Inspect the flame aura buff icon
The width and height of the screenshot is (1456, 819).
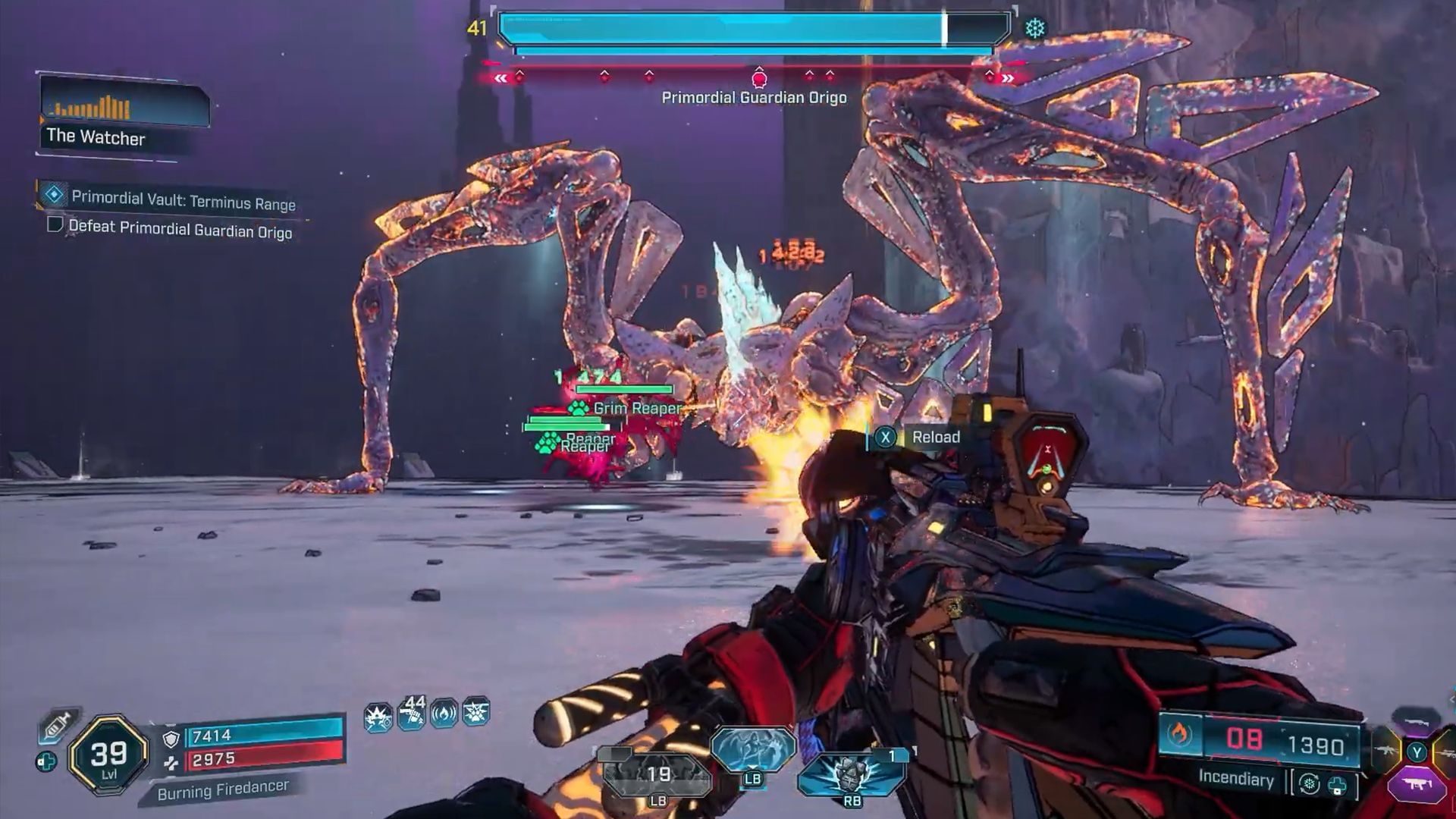(x=444, y=714)
